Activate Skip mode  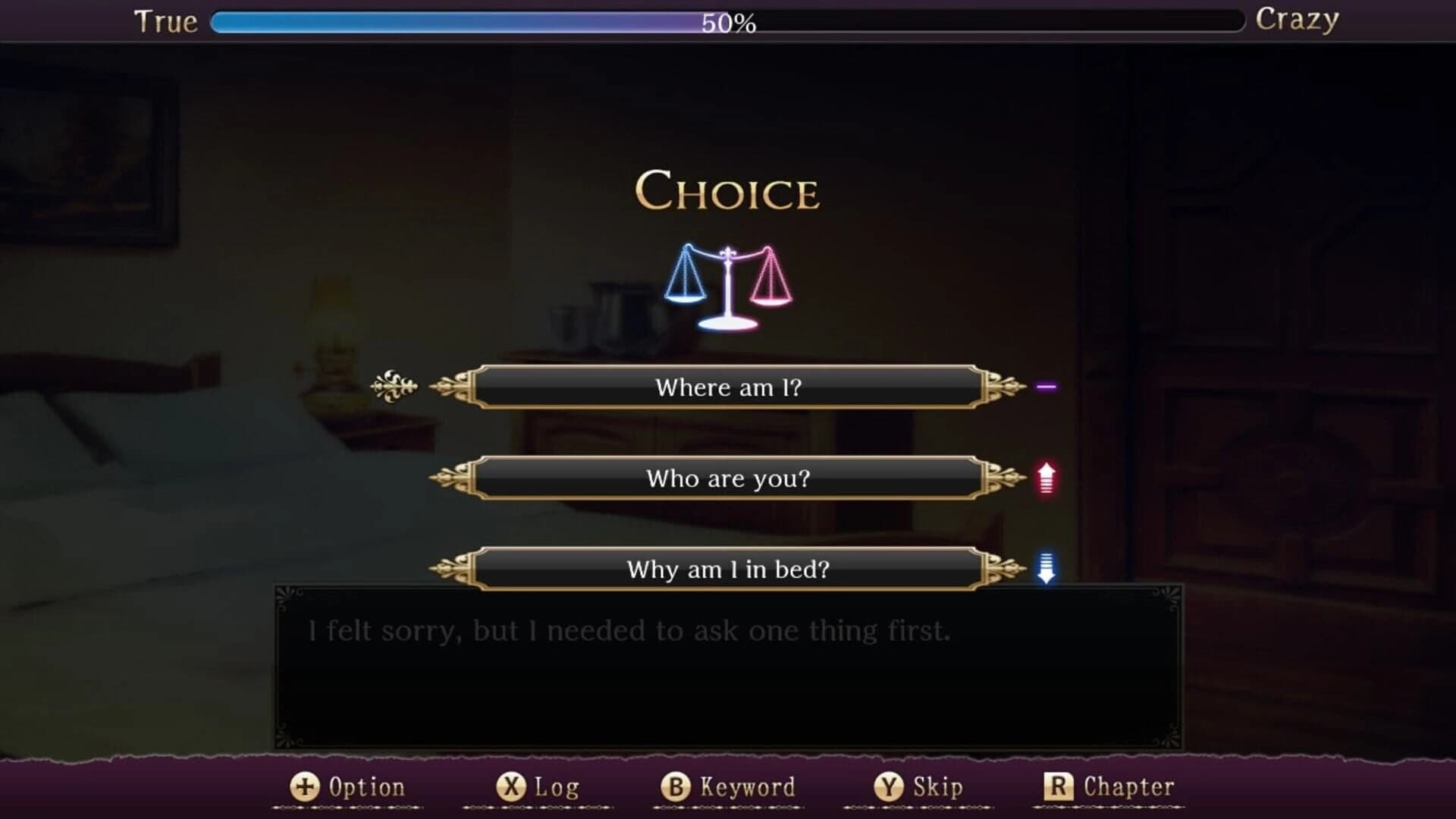pyautogui.click(x=933, y=786)
